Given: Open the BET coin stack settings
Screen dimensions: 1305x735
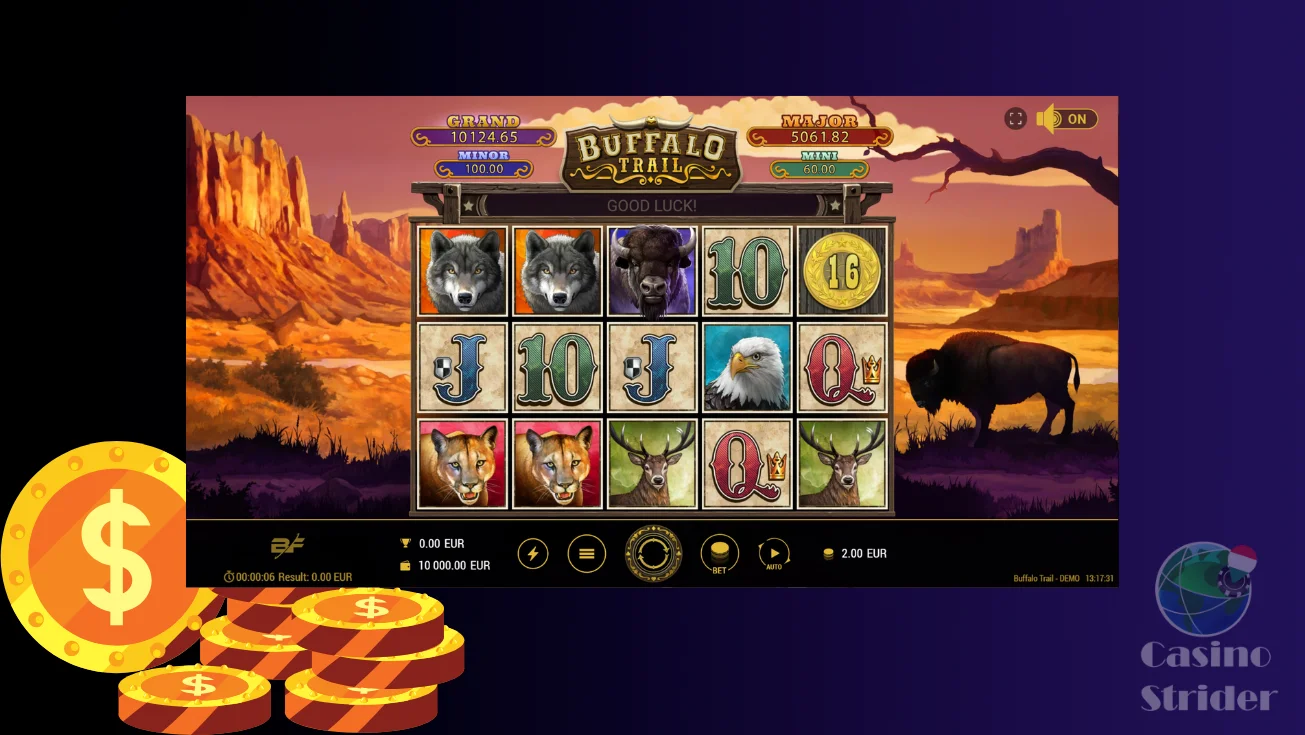Looking at the screenshot, I should pyautogui.click(x=719, y=553).
